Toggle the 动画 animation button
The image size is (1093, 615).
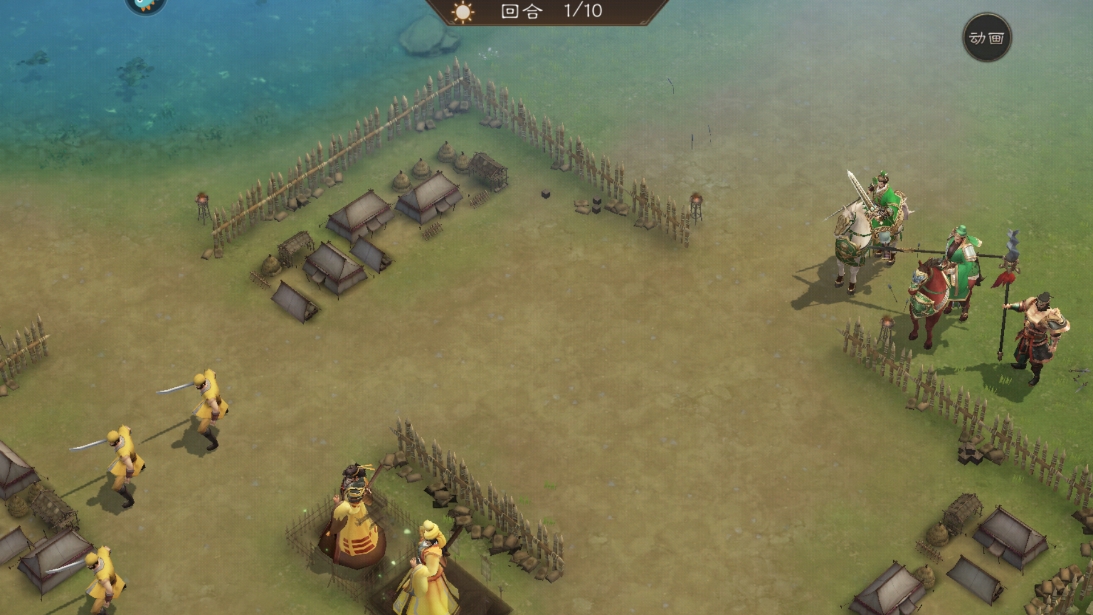(986, 38)
